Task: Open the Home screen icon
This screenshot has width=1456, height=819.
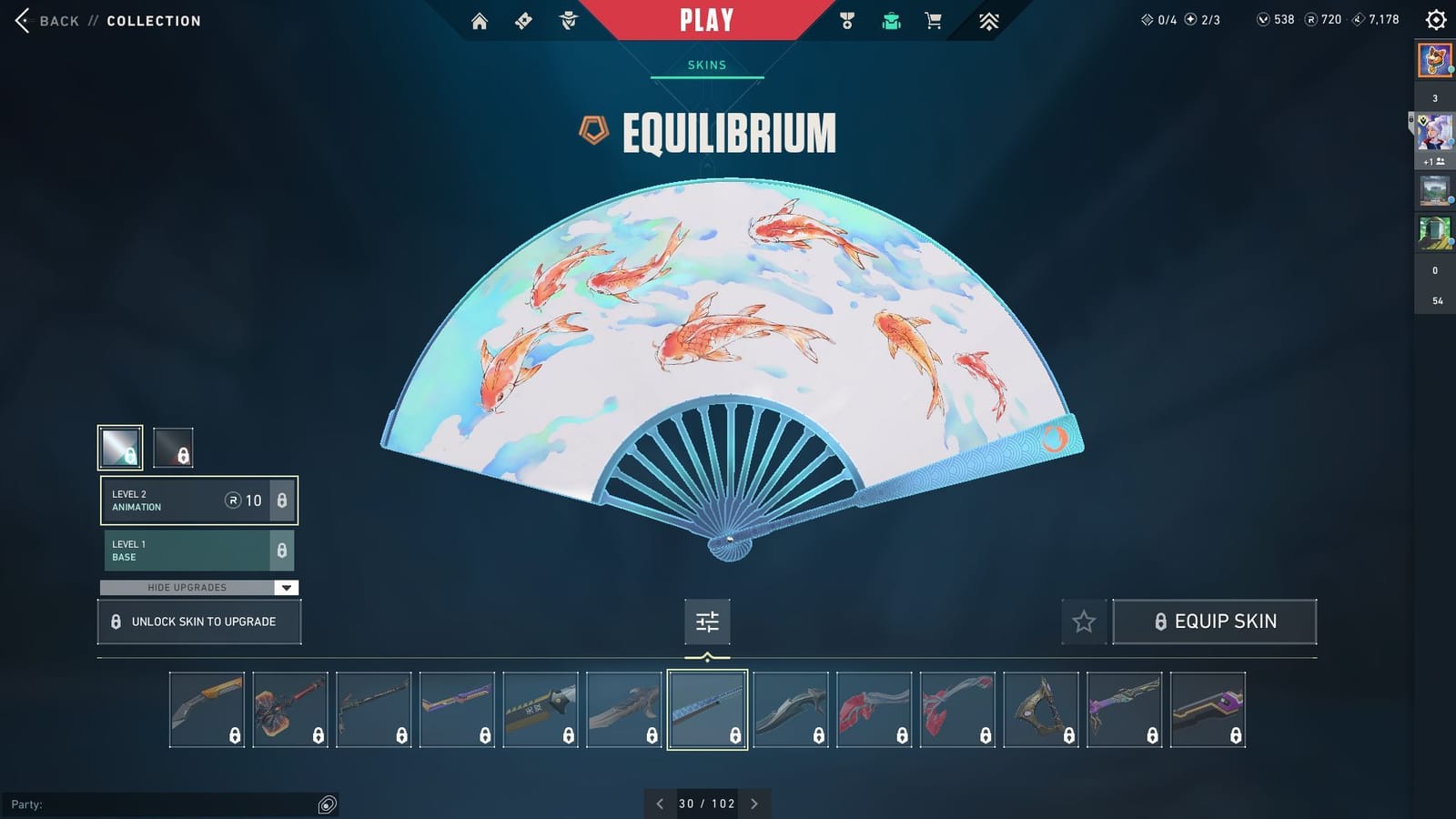Action: (x=480, y=20)
